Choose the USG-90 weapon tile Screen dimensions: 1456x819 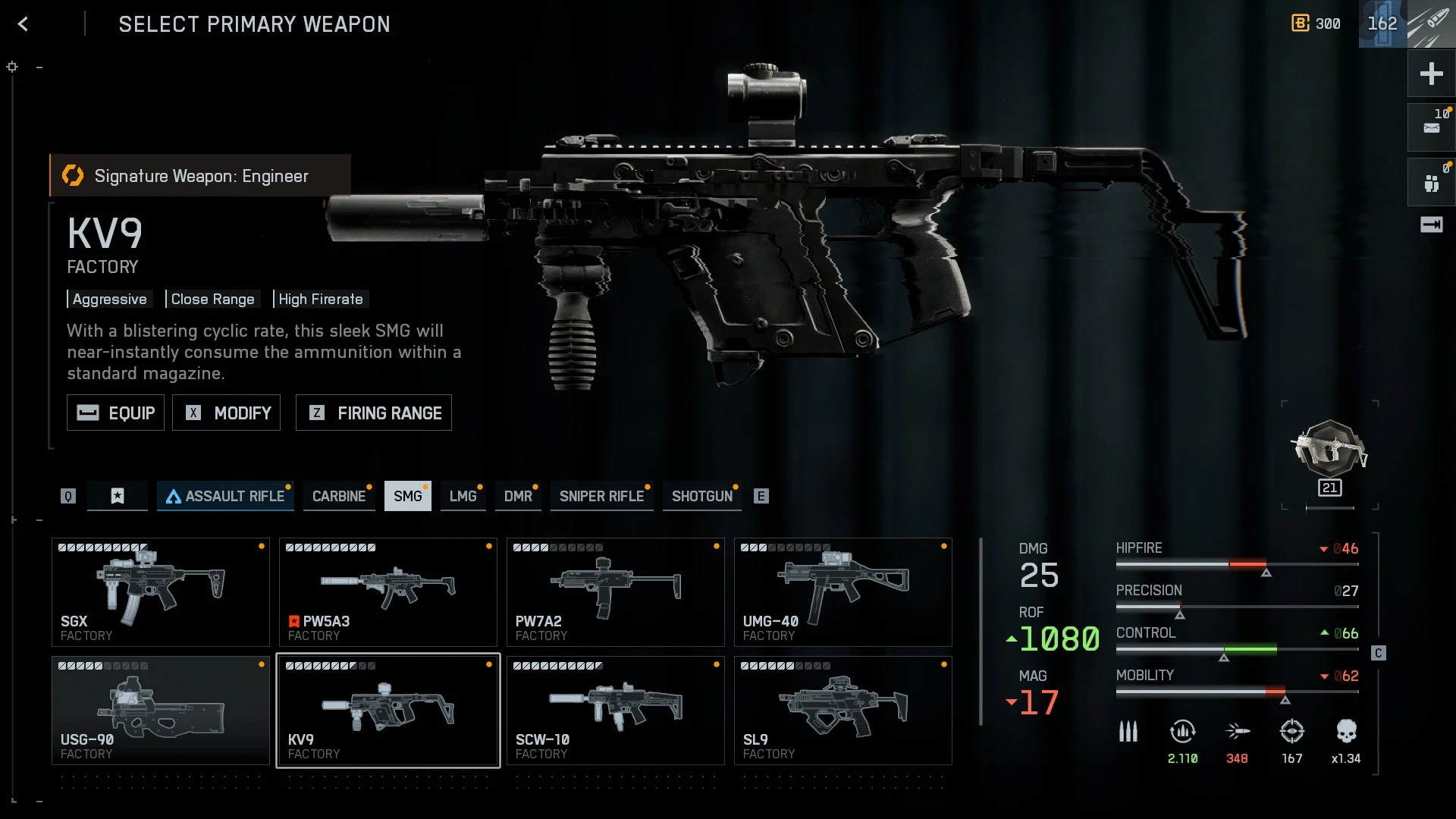pos(160,710)
